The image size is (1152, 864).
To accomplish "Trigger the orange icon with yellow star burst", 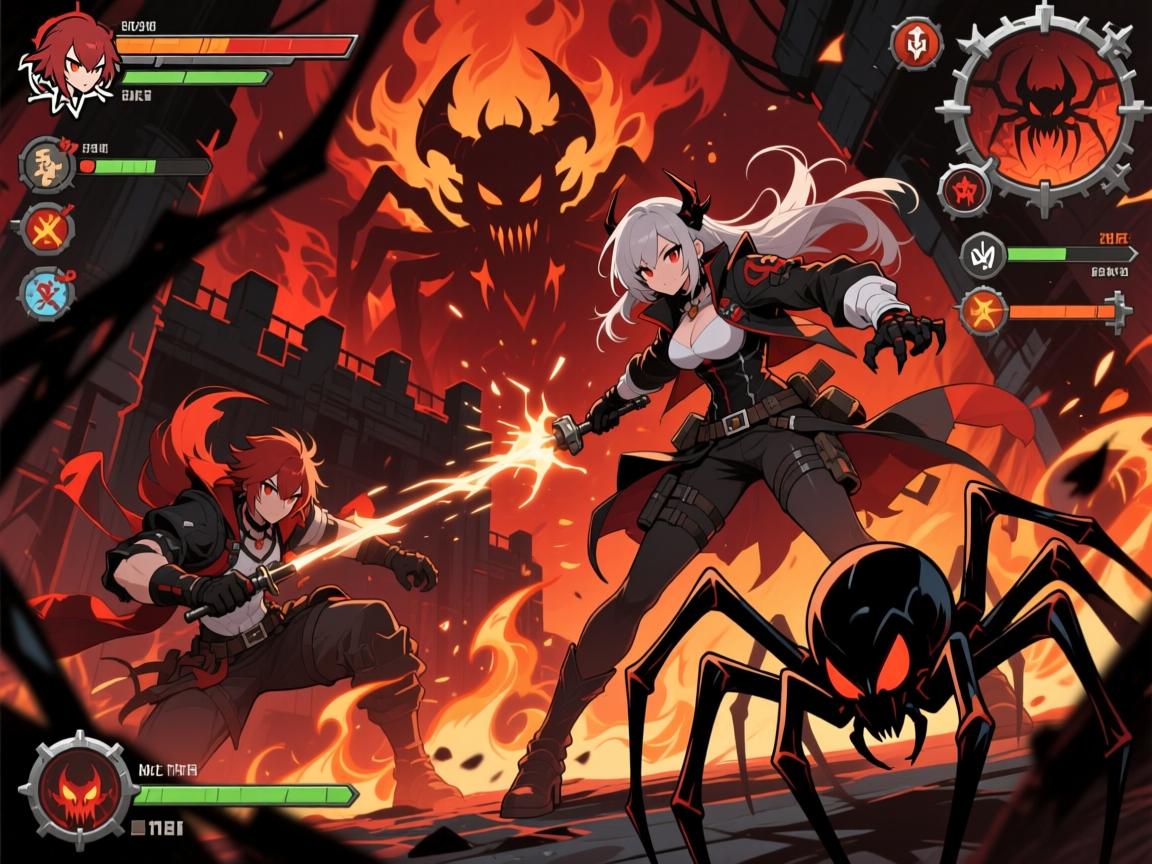I will 983,311.
